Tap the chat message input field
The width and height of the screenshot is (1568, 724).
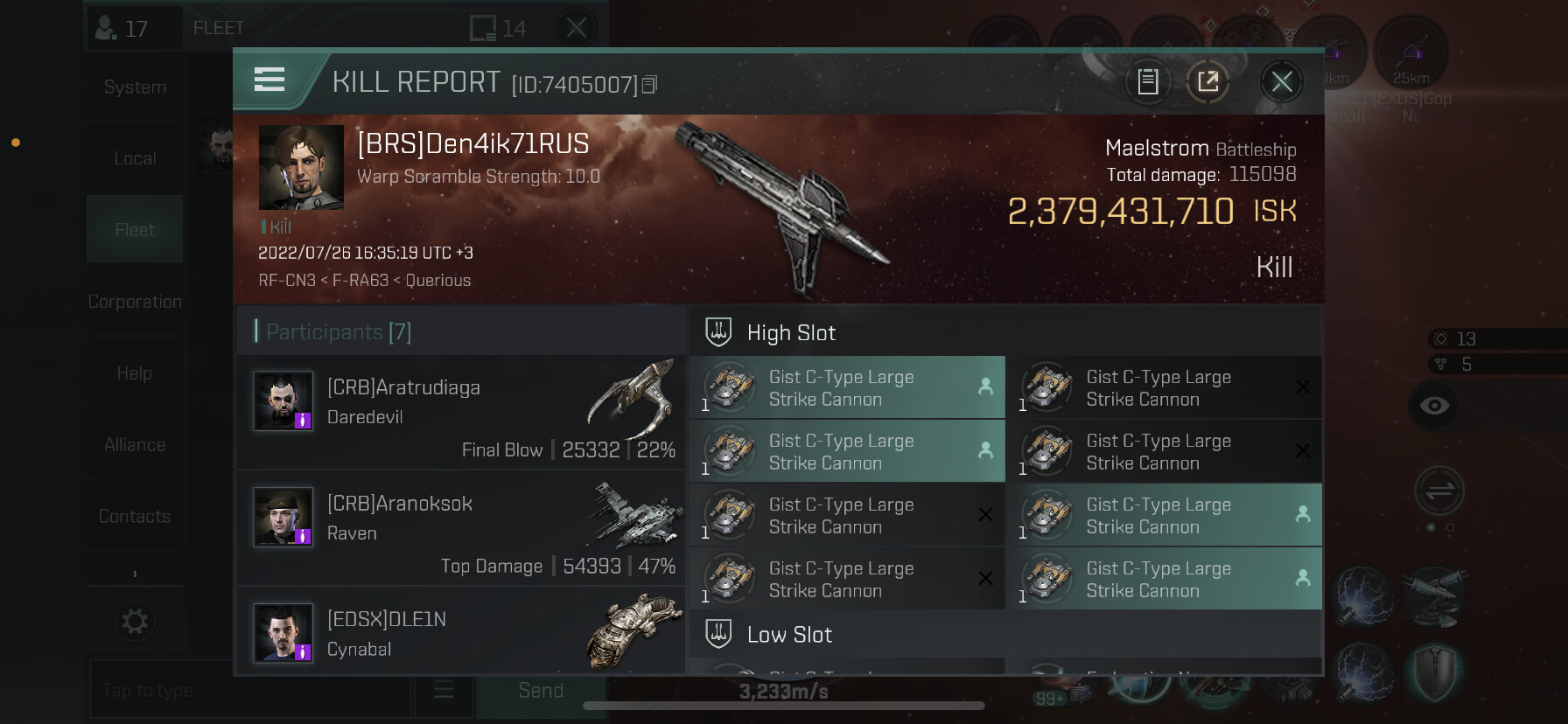pyautogui.click(x=249, y=691)
